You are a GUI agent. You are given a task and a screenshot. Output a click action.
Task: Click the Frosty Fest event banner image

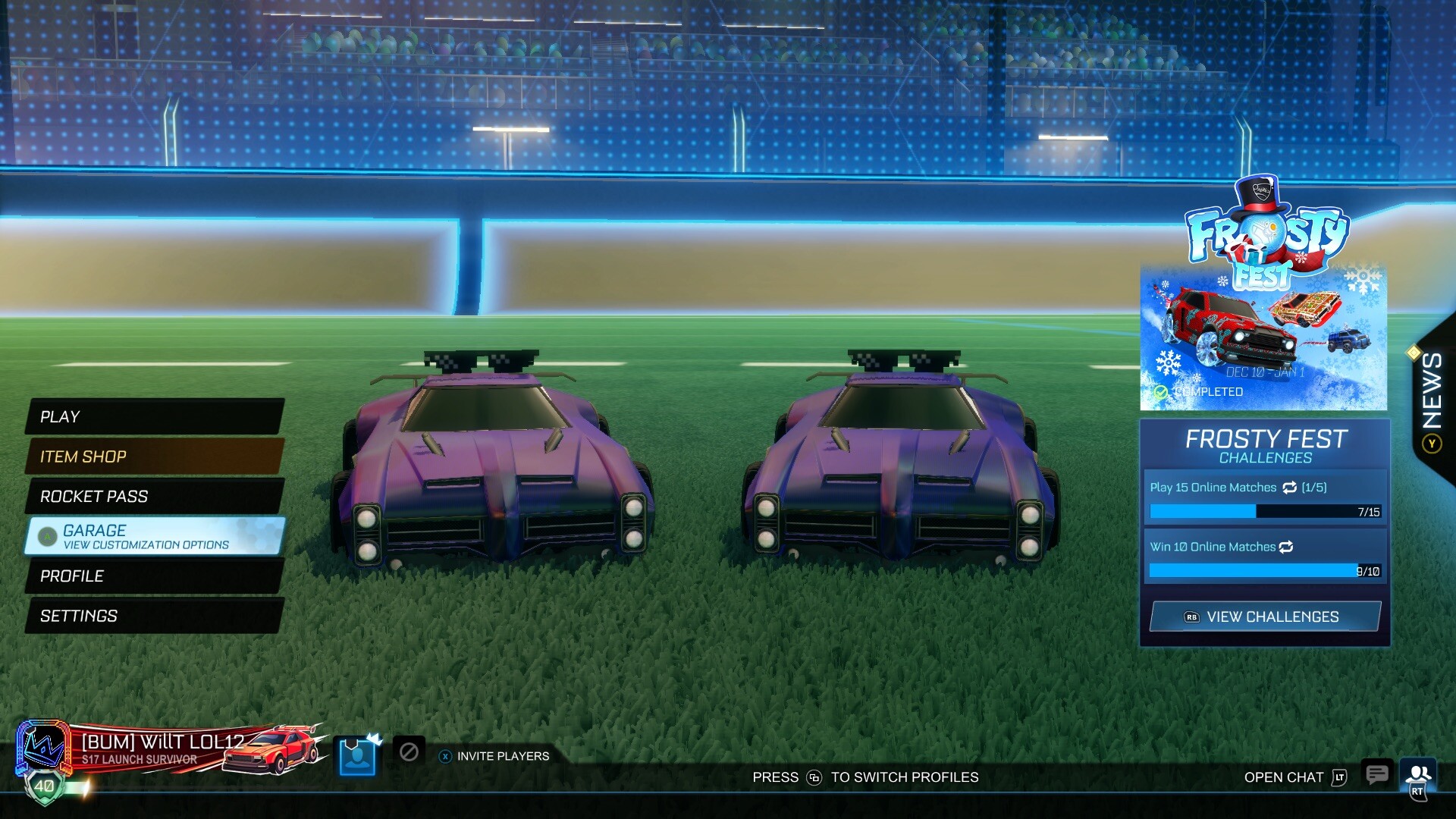tap(1263, 334)
